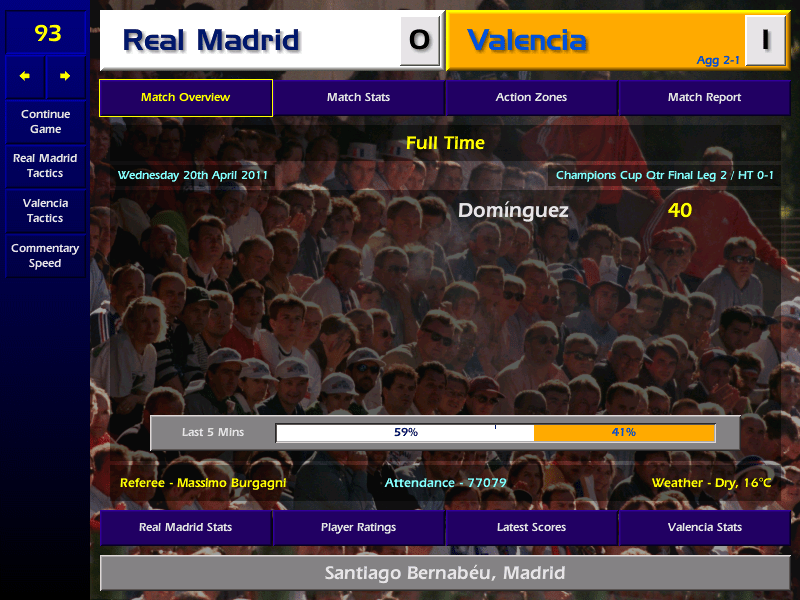Show Player Ratings

(358, 527)
